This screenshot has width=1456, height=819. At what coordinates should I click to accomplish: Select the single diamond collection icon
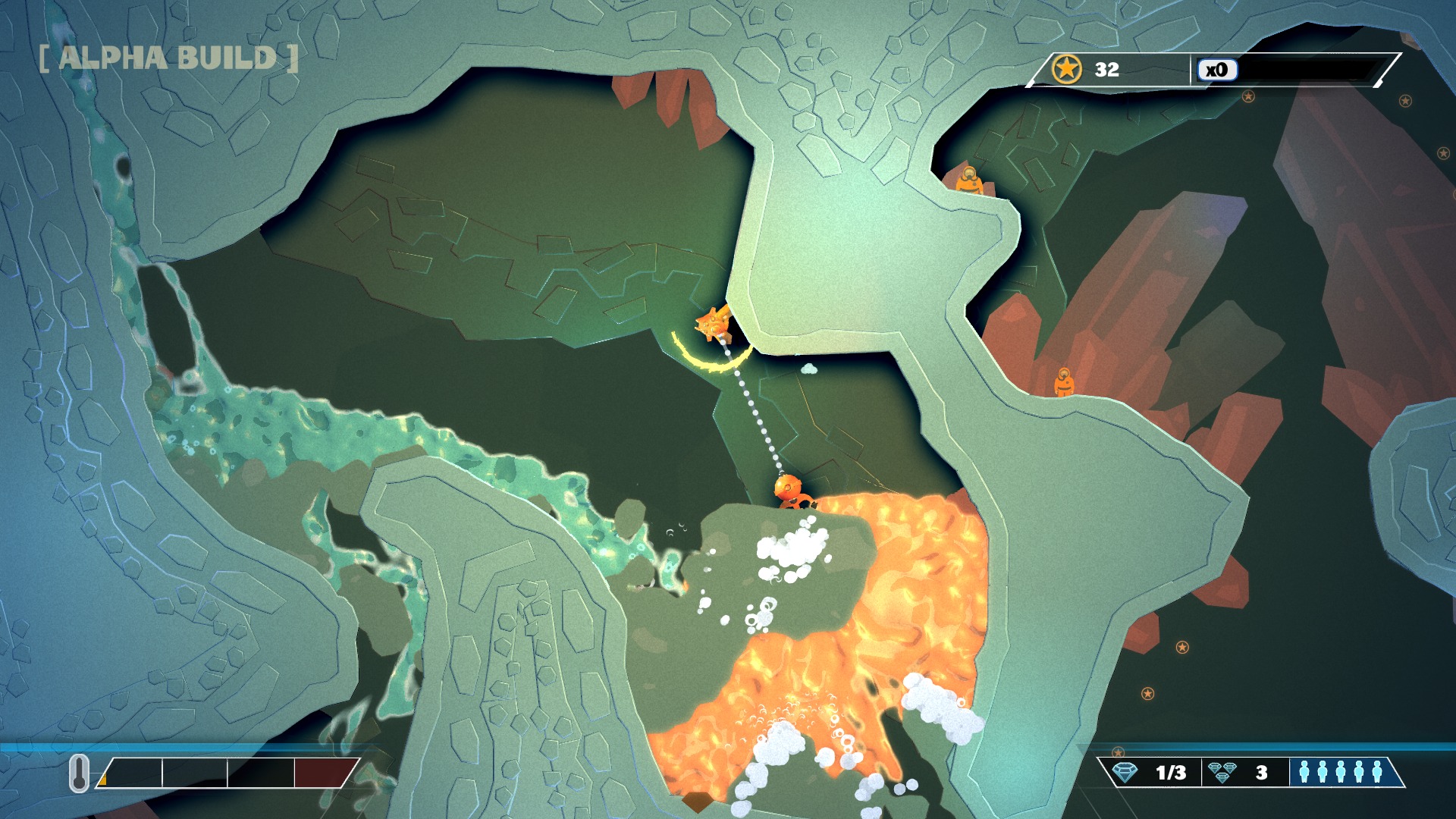click(x=1125, y=773)
